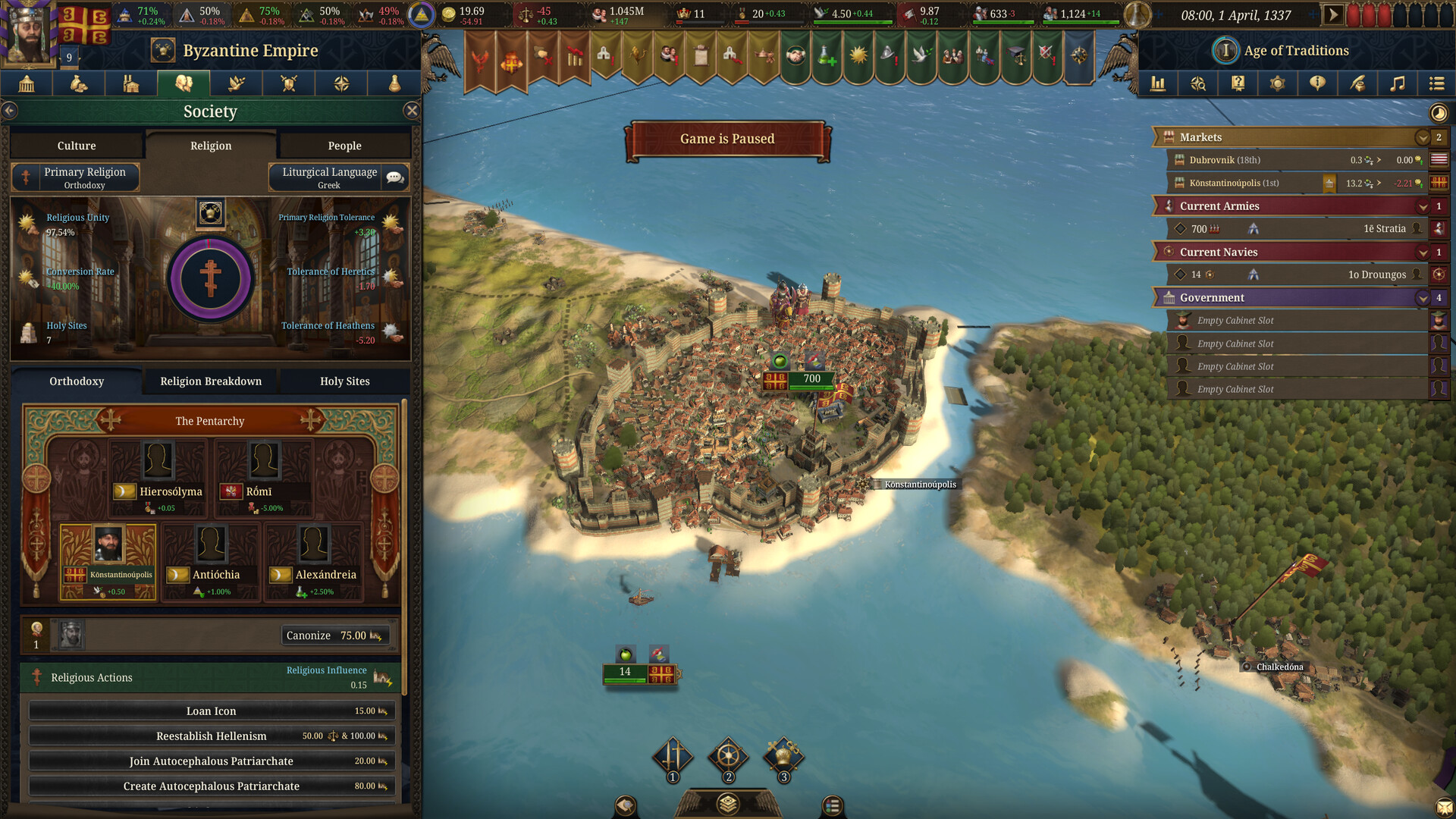Open the music player icon
This screenshot has height=819, width=1456.
click(x=1398, y=83)
